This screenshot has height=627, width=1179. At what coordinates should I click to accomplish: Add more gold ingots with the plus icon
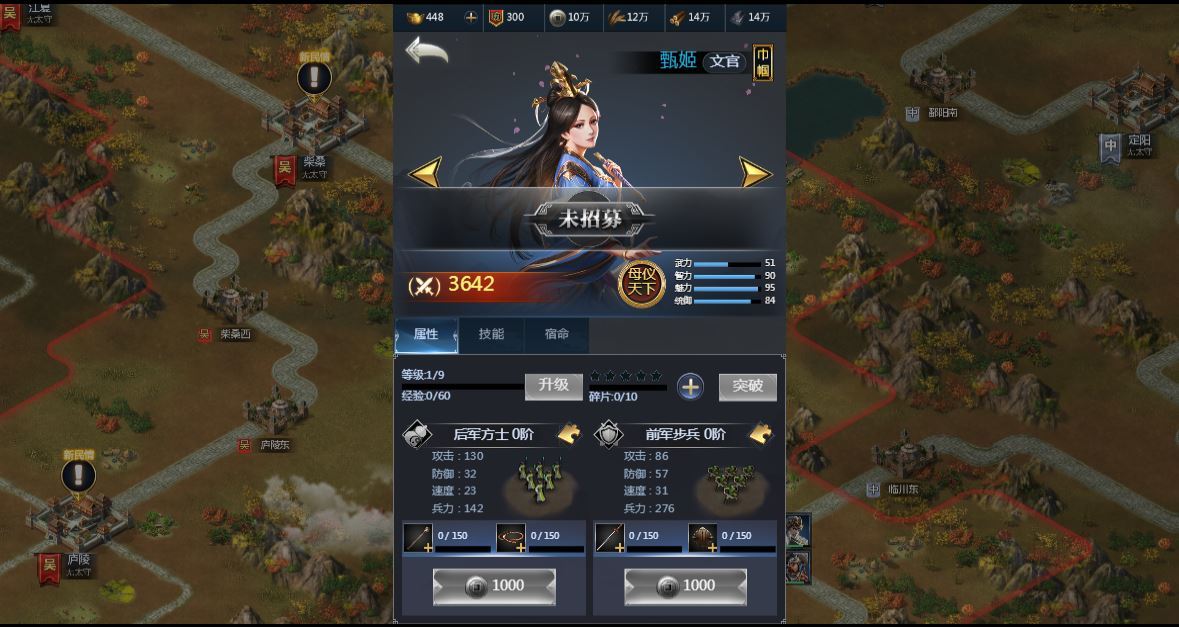tap(471, 17)
